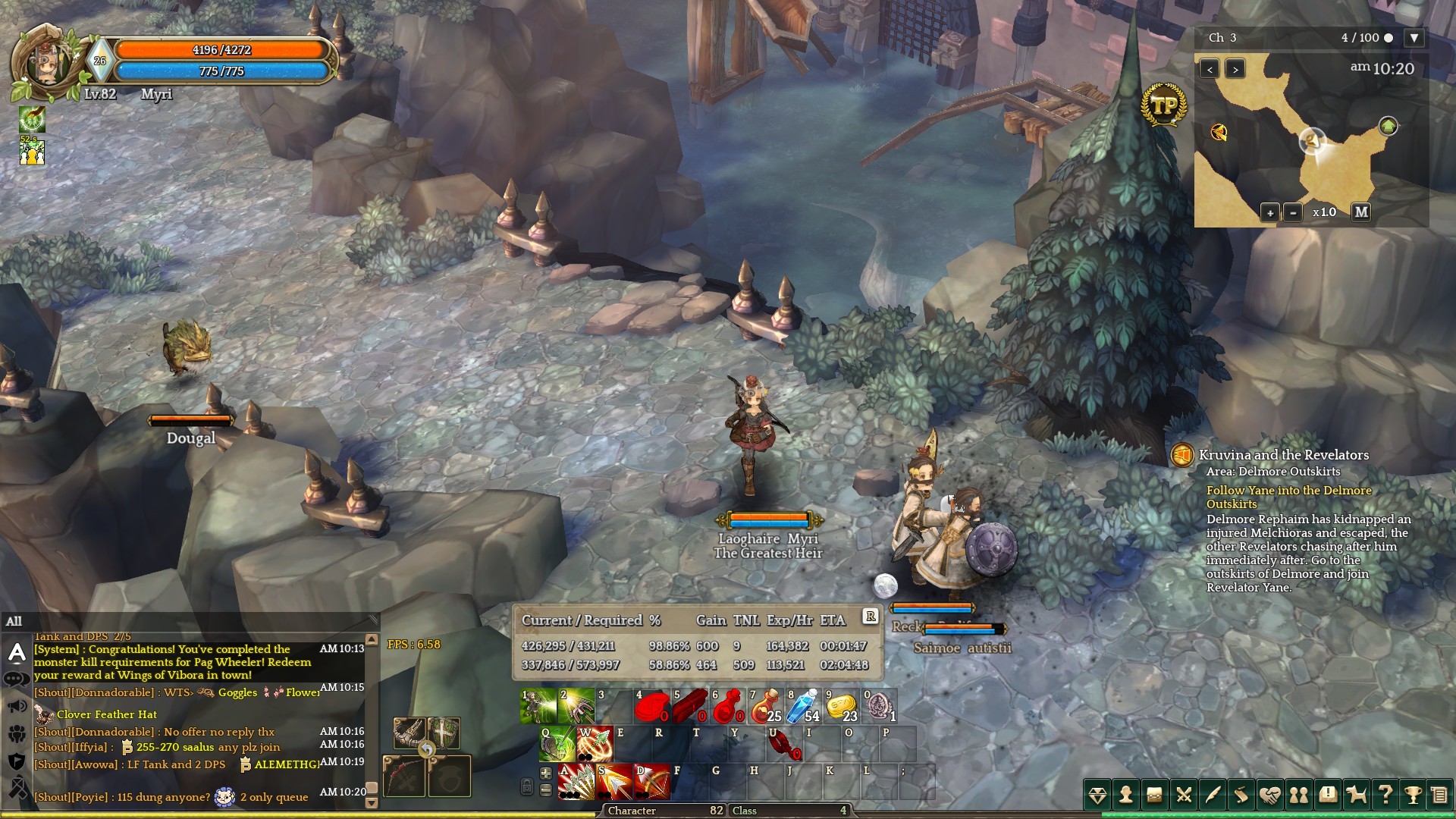Use the red HP potion in slot 7
Viewport: 1456px width, 819px height.
point(764,706)
